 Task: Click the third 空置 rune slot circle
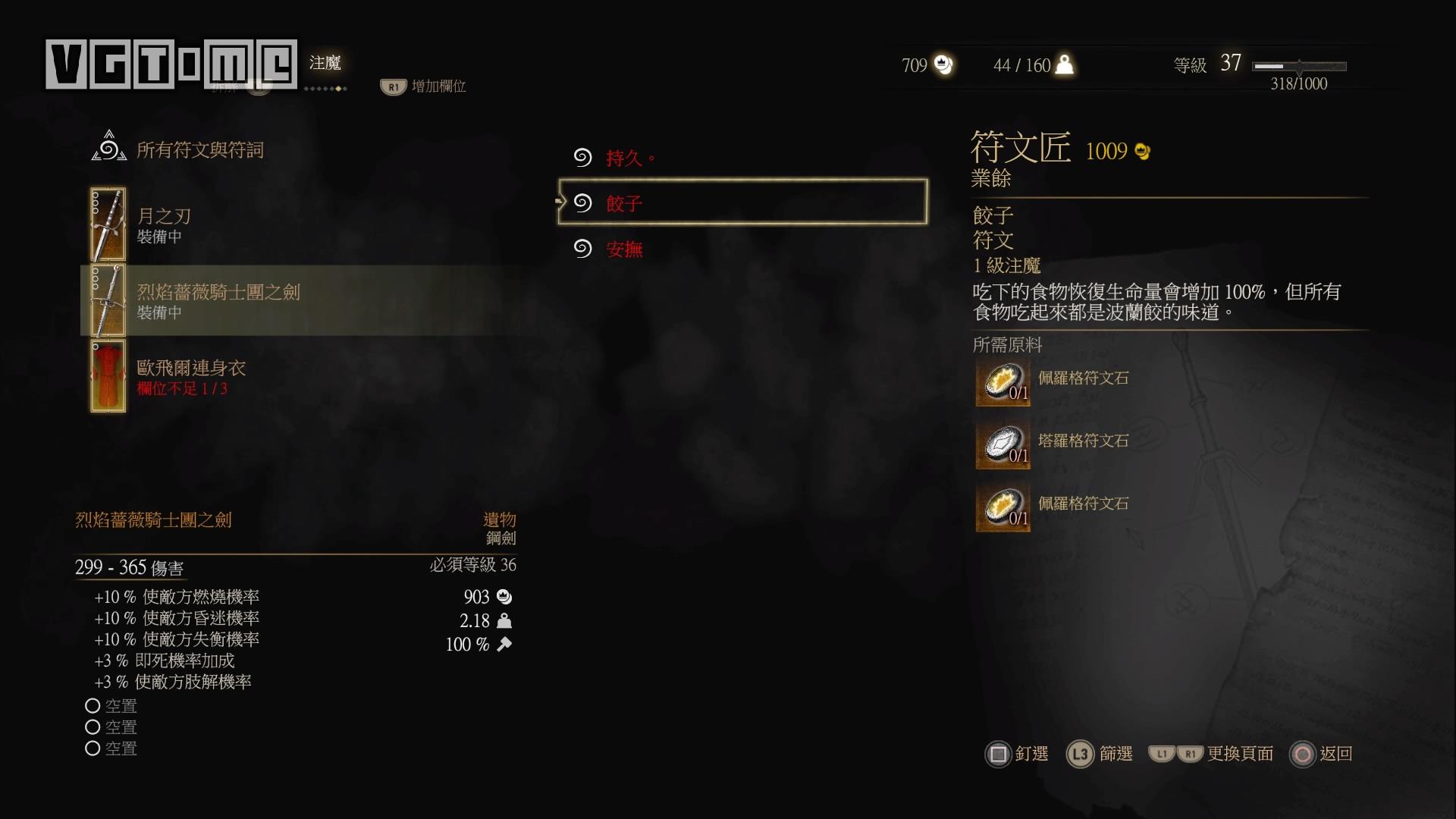93,748
